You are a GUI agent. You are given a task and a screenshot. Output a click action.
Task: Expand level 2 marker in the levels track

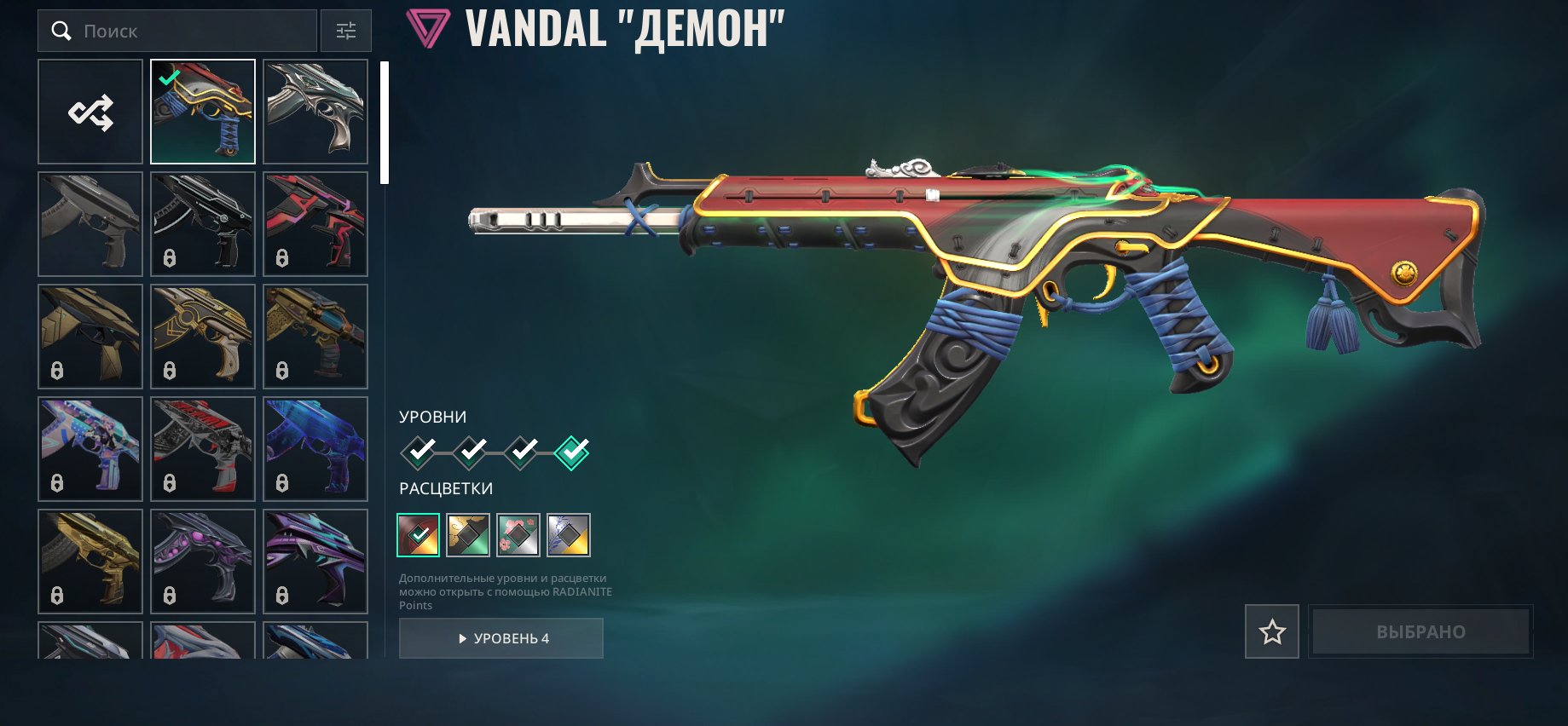pyautogui.click(x=469, y=454)
